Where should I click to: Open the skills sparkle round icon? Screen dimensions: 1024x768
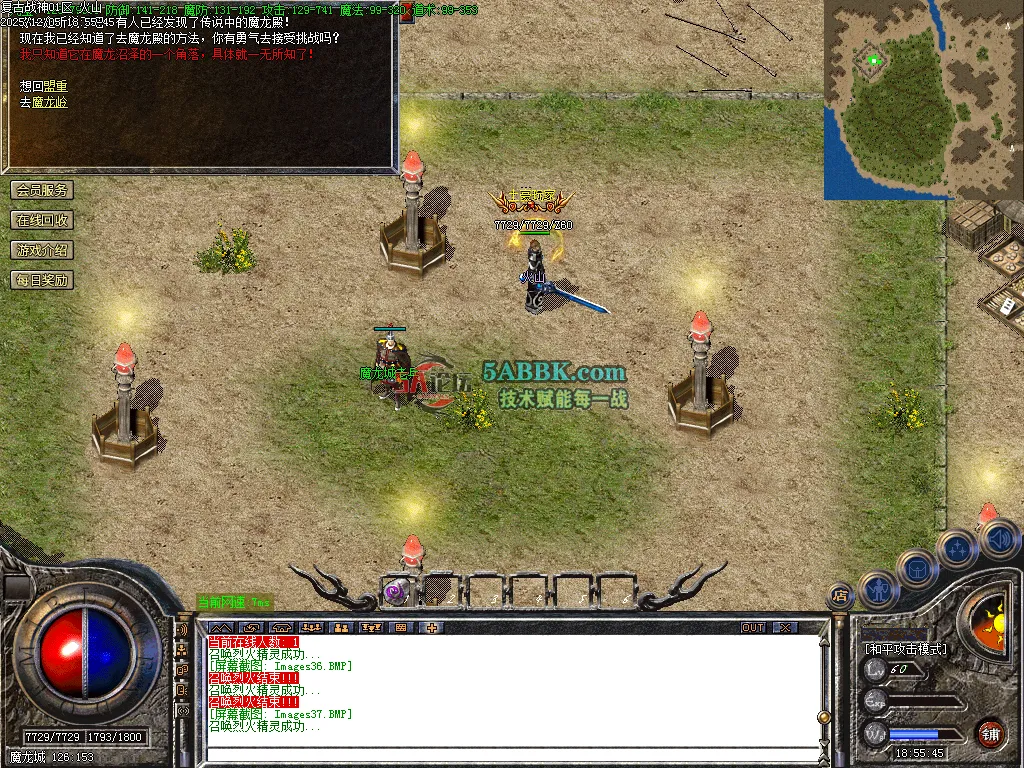click(958, 548)
